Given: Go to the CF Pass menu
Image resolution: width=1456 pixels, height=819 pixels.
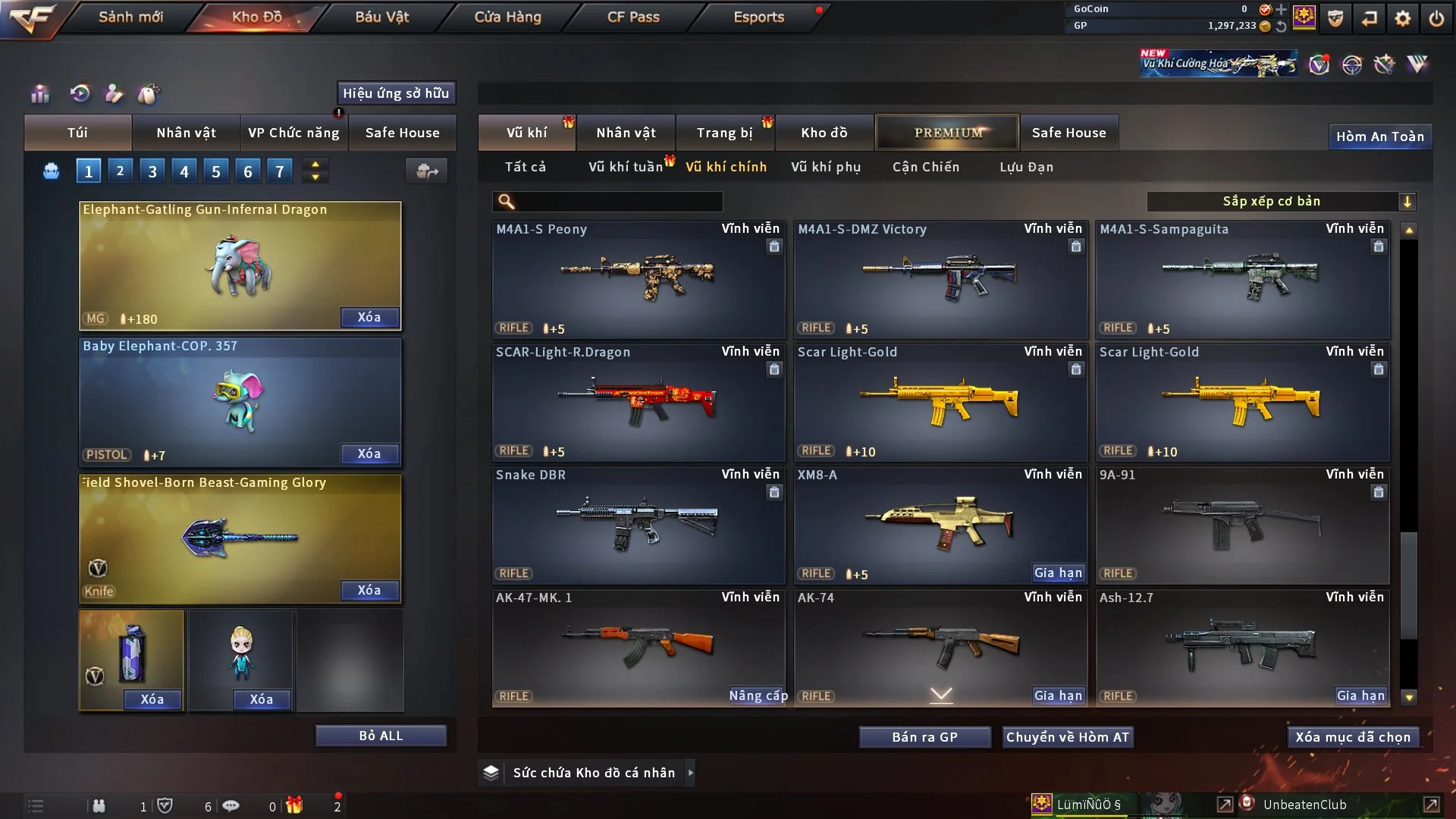Looking at the screenshot, I should pyautogui.click(x=633, y=17).
